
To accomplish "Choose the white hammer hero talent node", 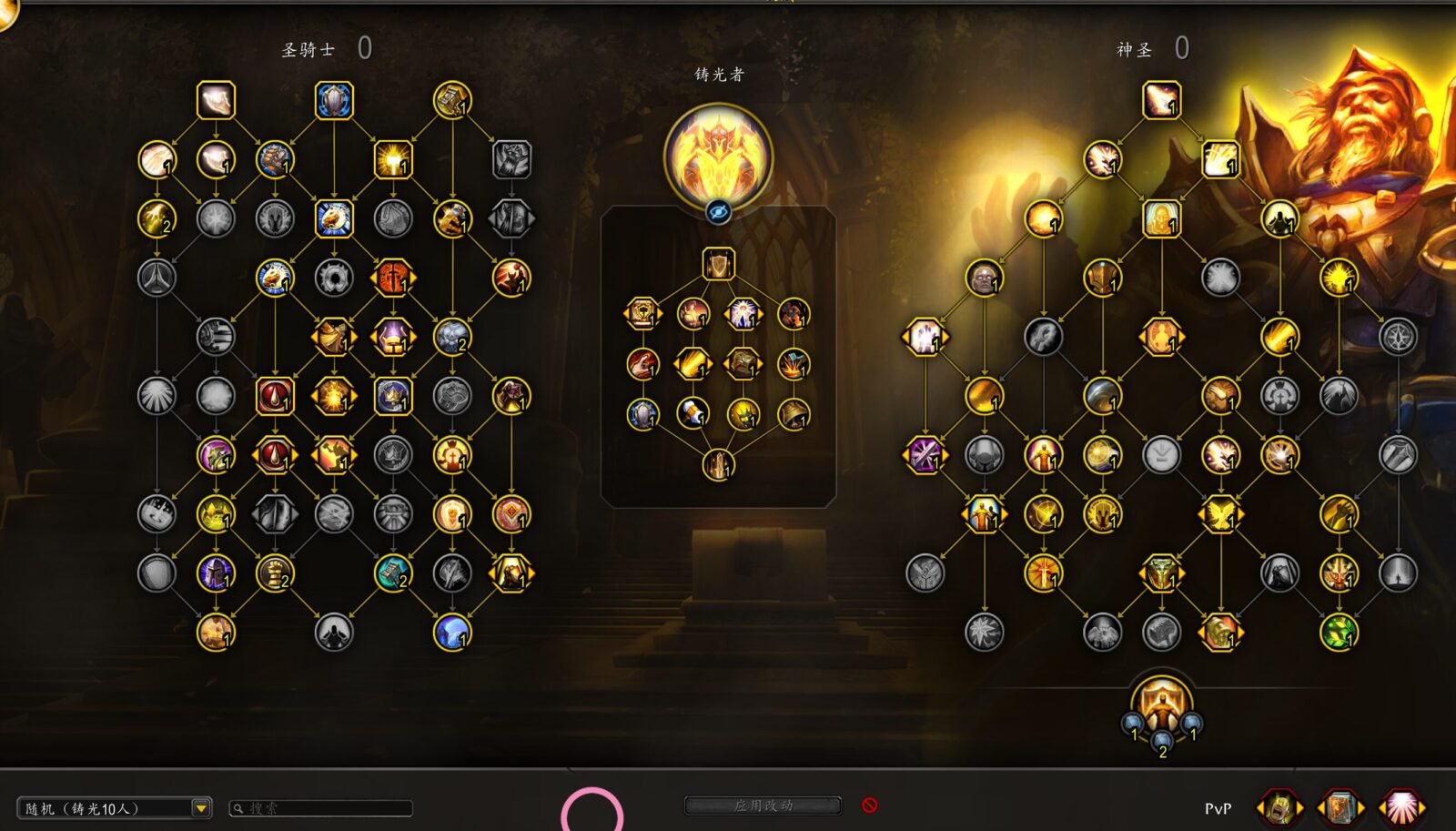I will coord(693,414).
